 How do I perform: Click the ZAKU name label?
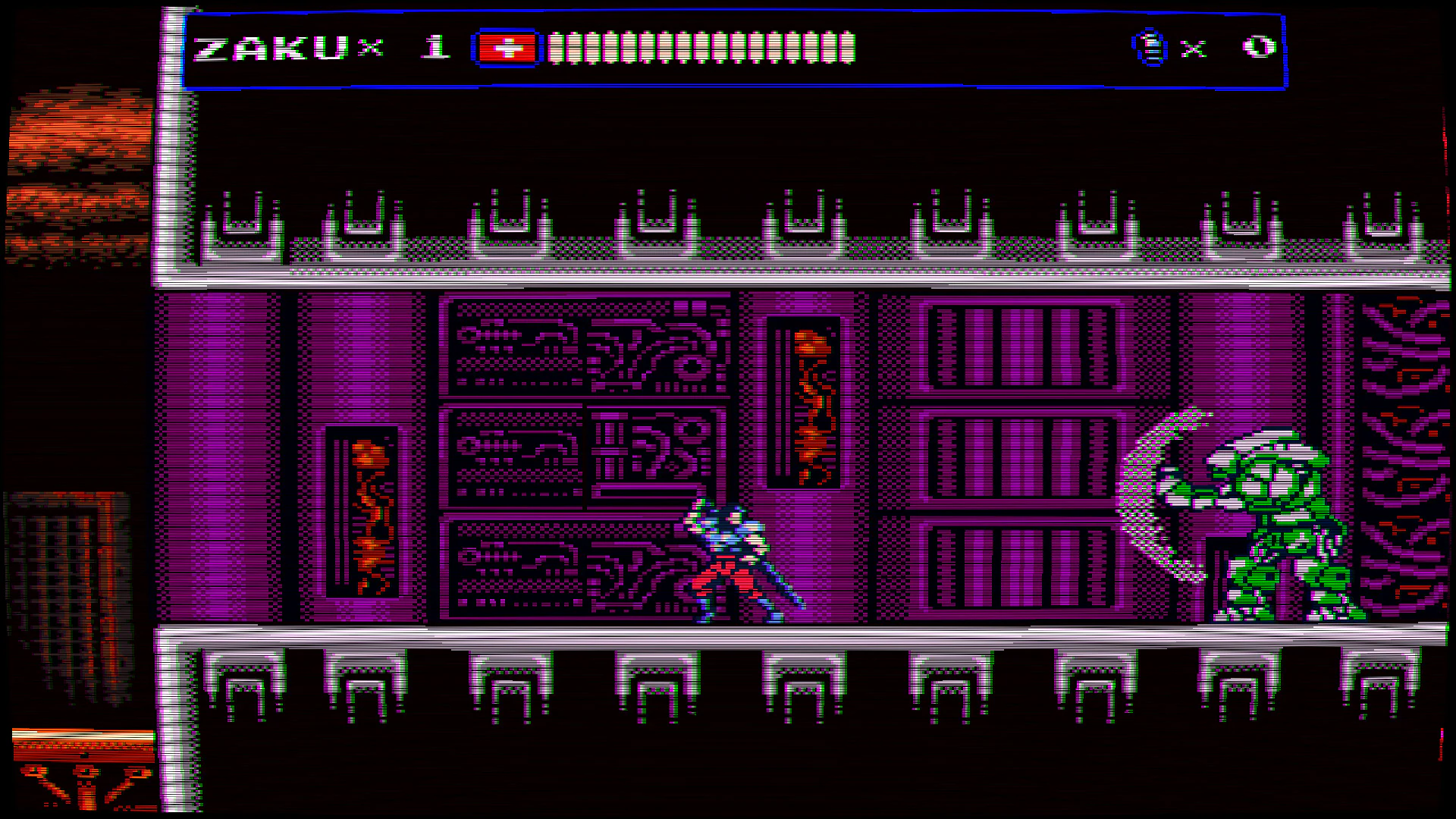pos(258,47)
